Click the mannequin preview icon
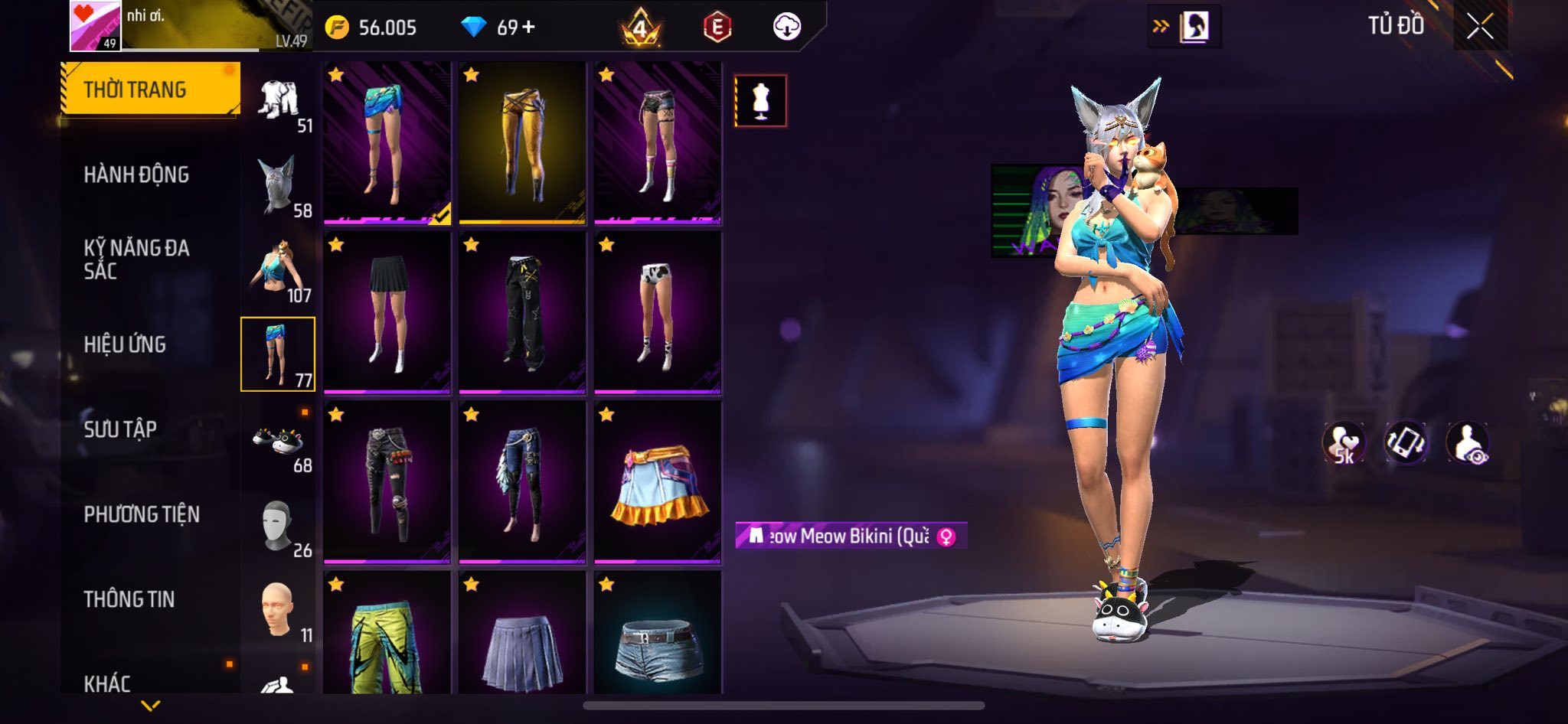The height and width of the screenshot is (724, 1568). (x=760, y=100)
